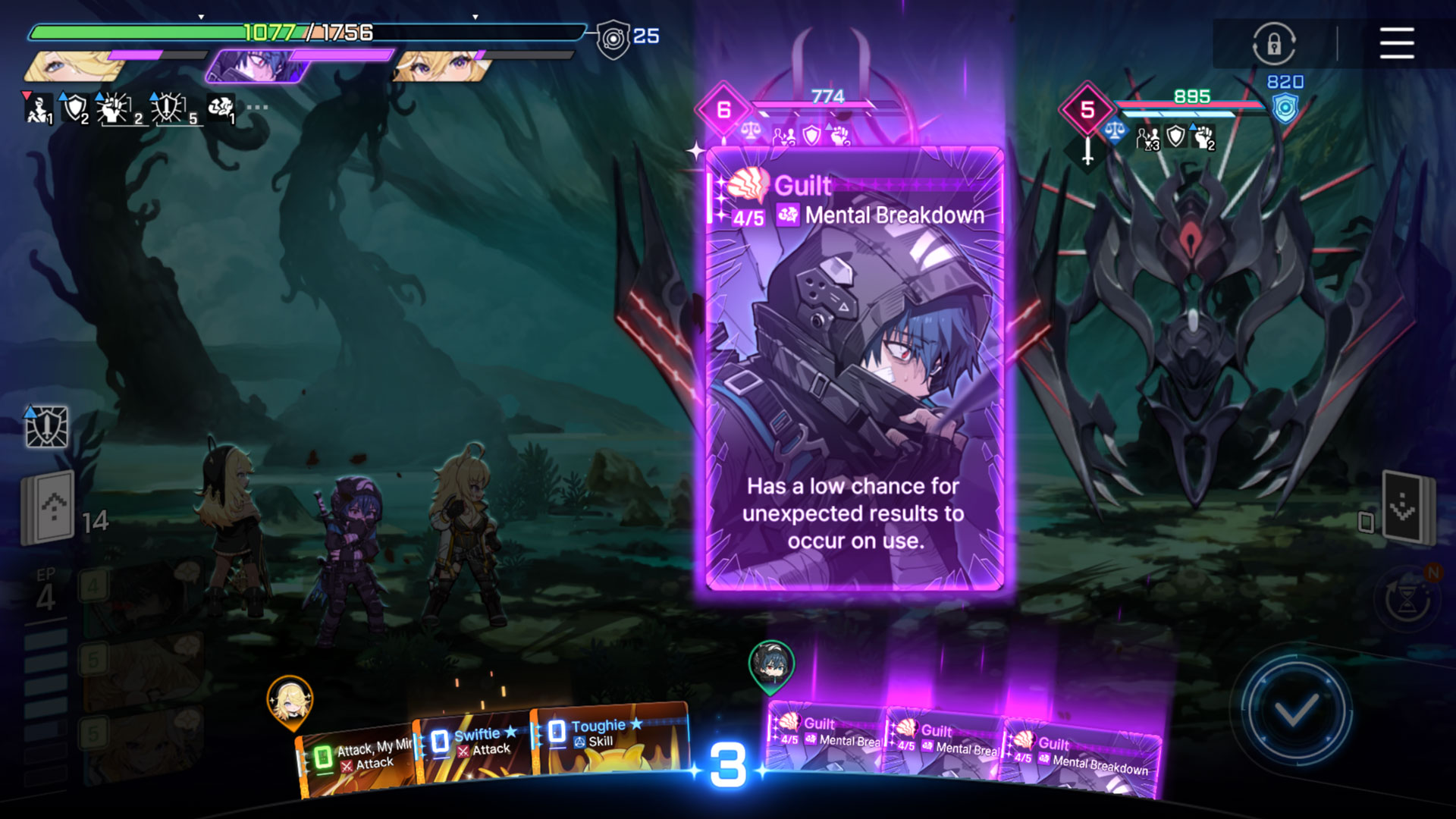This screenshot has width=1456, height=819.
Task: Toggle the lock rotation icon
Action: pyautogui.click(x=1274, y=43)
